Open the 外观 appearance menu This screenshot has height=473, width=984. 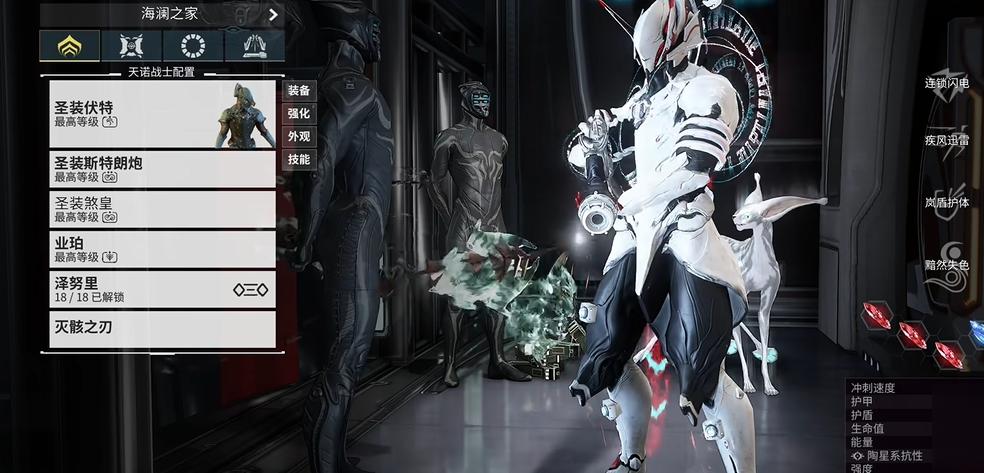point(299,137)
